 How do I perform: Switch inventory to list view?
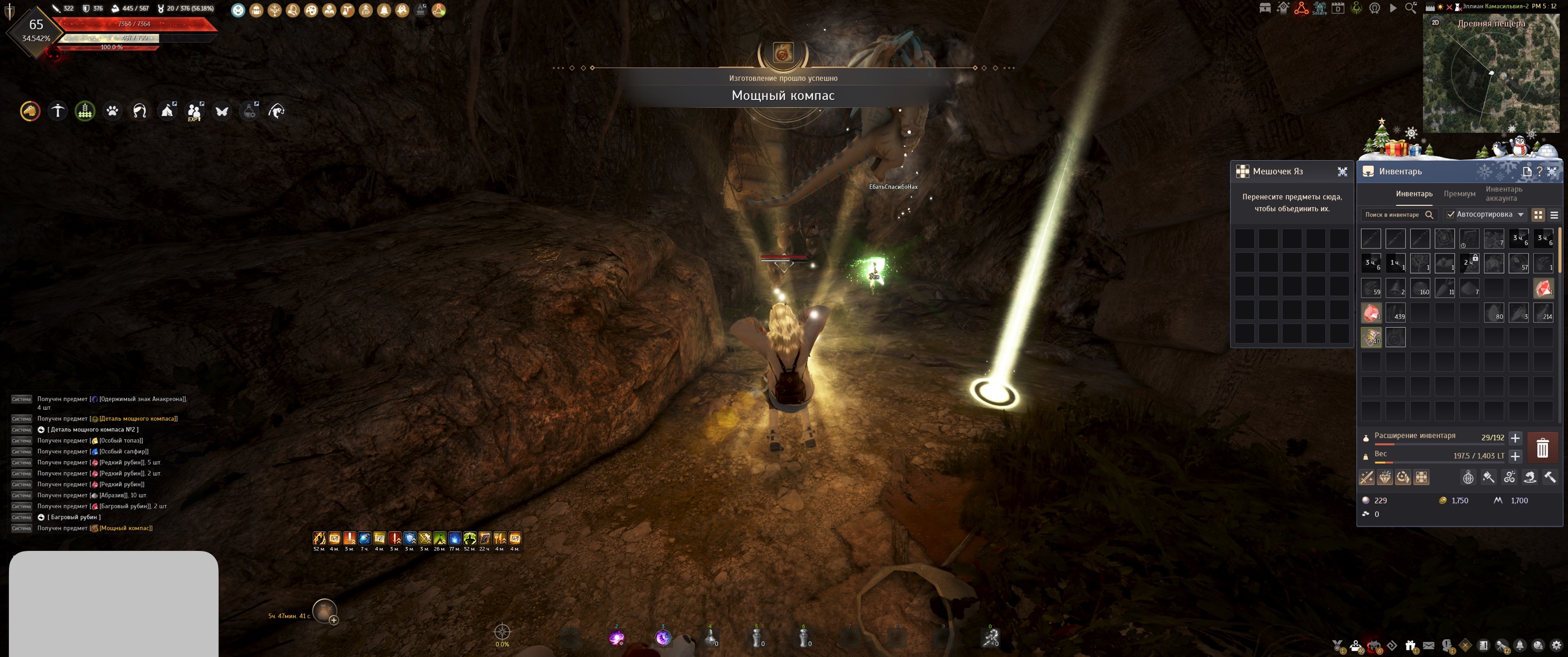click(1554, 215)
